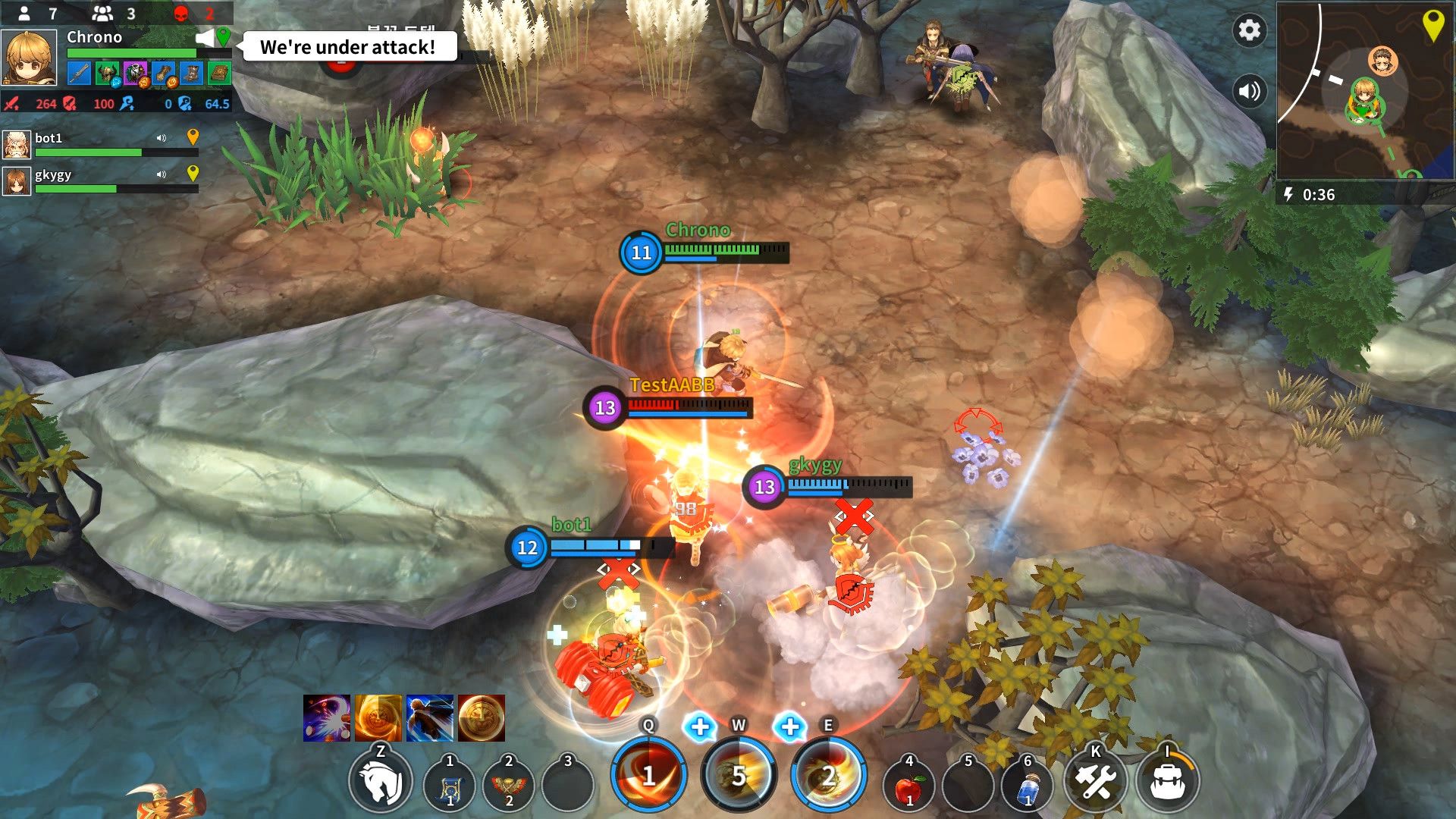Drink the blue potion in slot 6
The height and width of the screenshot is (819, 1456).
(1028, 783)
